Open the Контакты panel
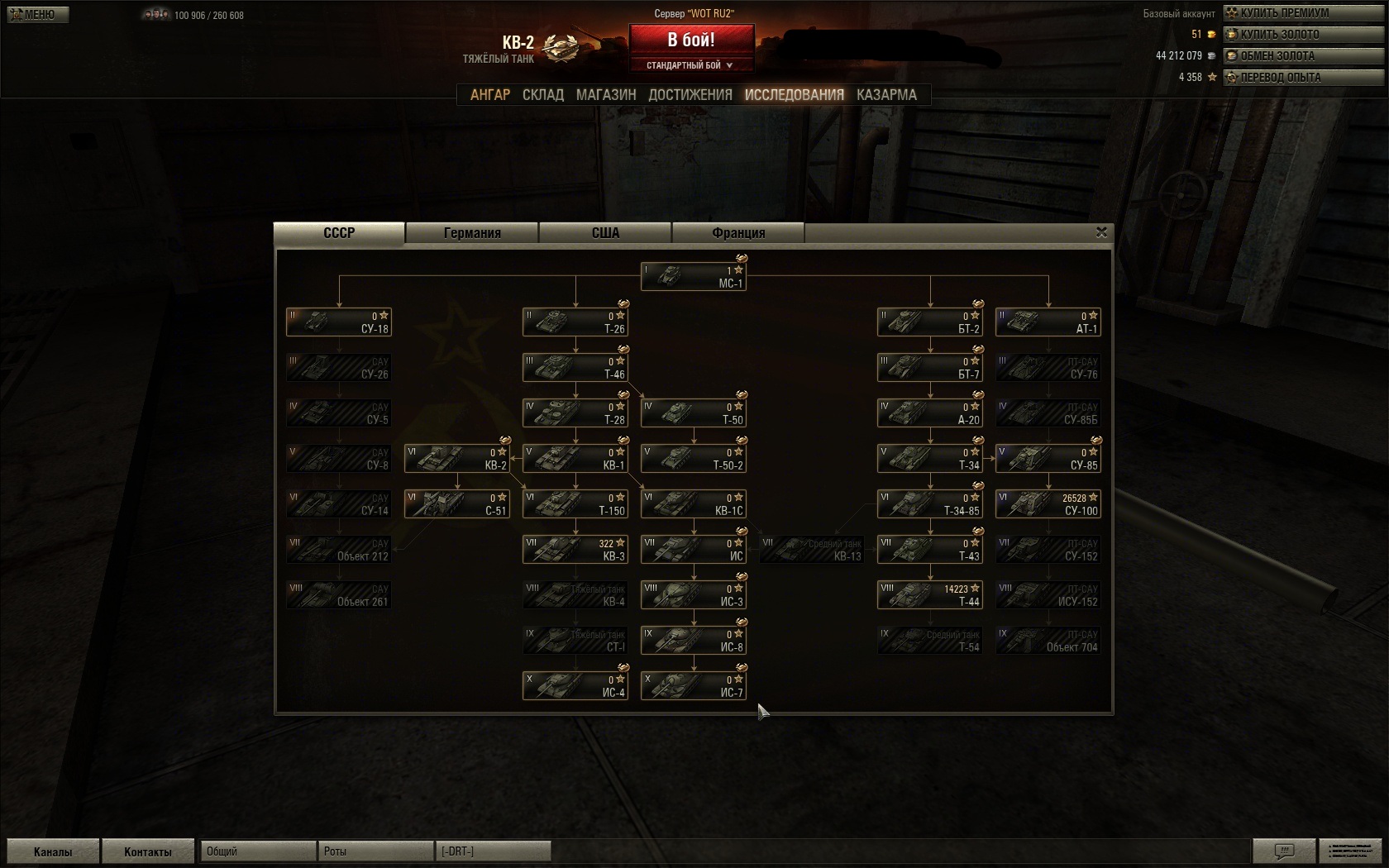Viewport: 1389px width, 868px height. click(x=147, y=851)
